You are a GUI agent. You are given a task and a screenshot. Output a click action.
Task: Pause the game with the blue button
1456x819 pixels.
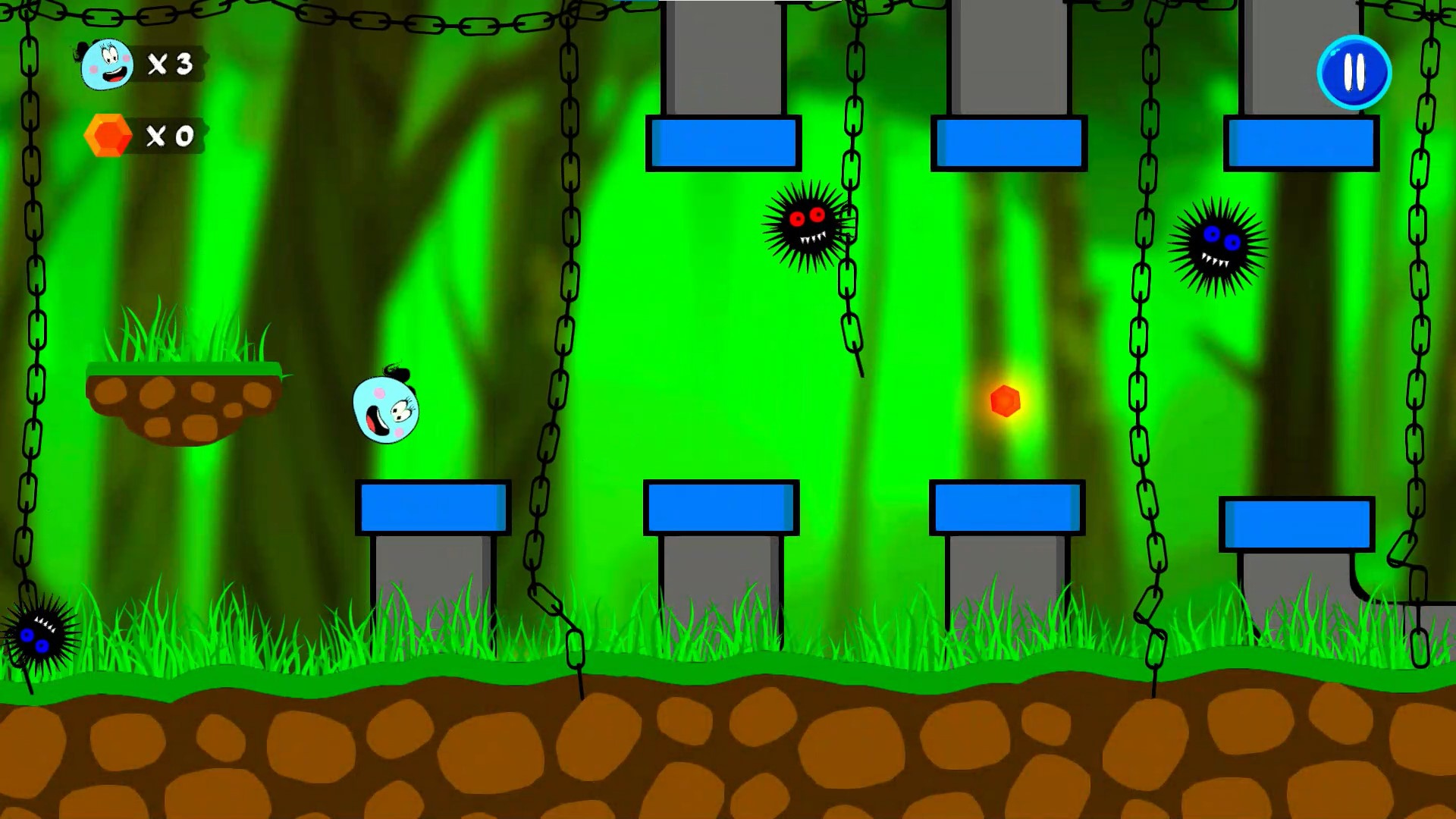pos(1354,73)
